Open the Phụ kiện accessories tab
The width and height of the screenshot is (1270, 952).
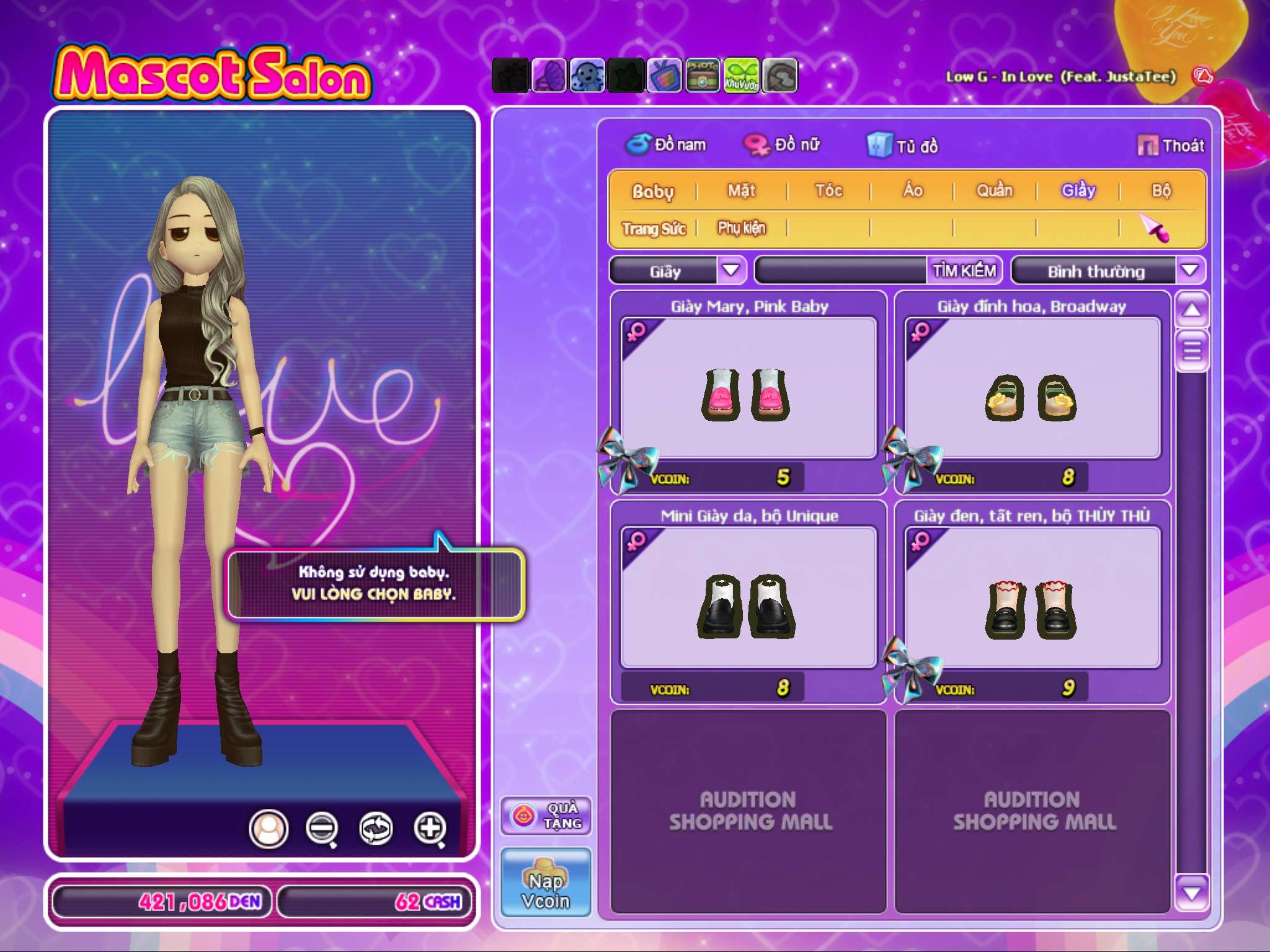[742, 228]
